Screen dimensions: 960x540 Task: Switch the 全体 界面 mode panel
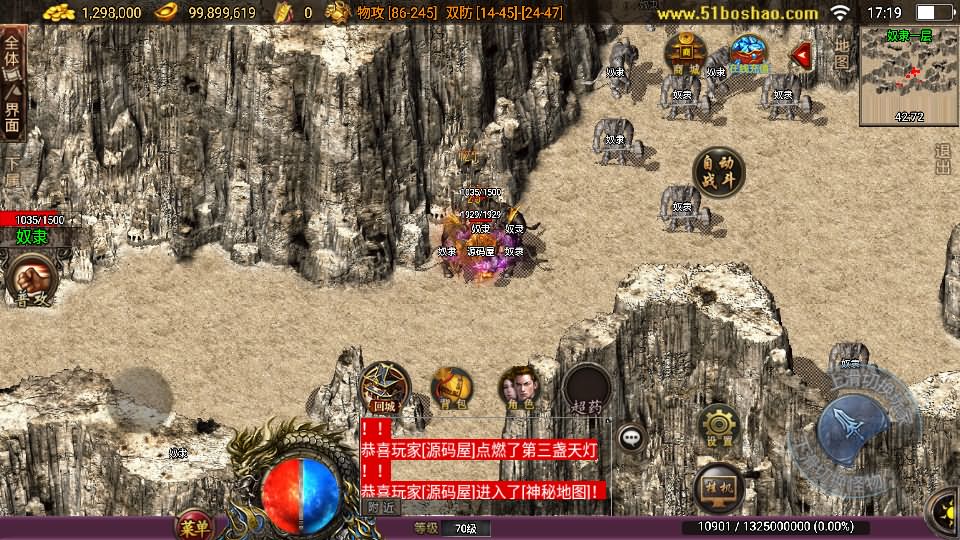12,83
